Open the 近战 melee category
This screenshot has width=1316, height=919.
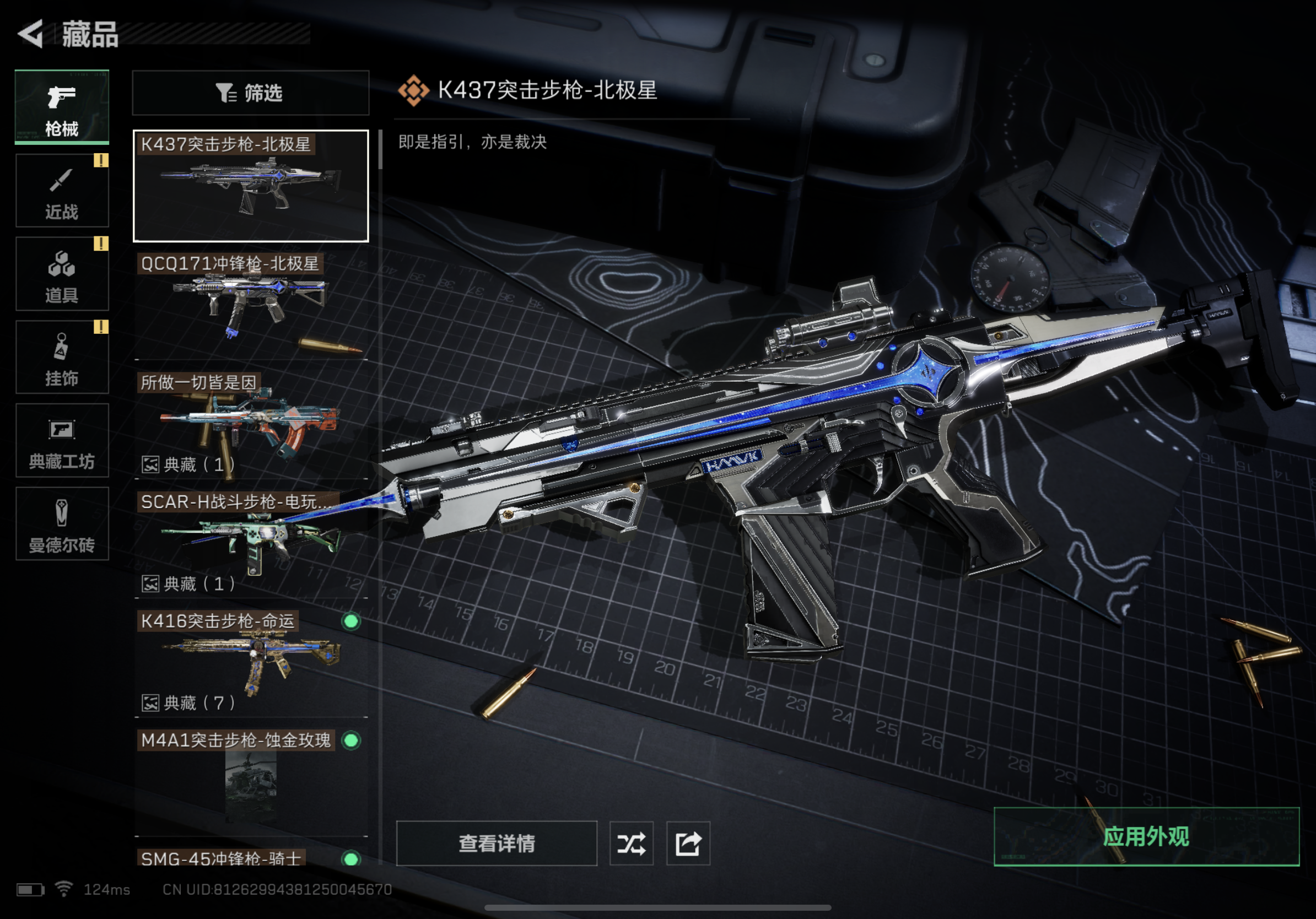pyautogui.click(x=62, y=191)
